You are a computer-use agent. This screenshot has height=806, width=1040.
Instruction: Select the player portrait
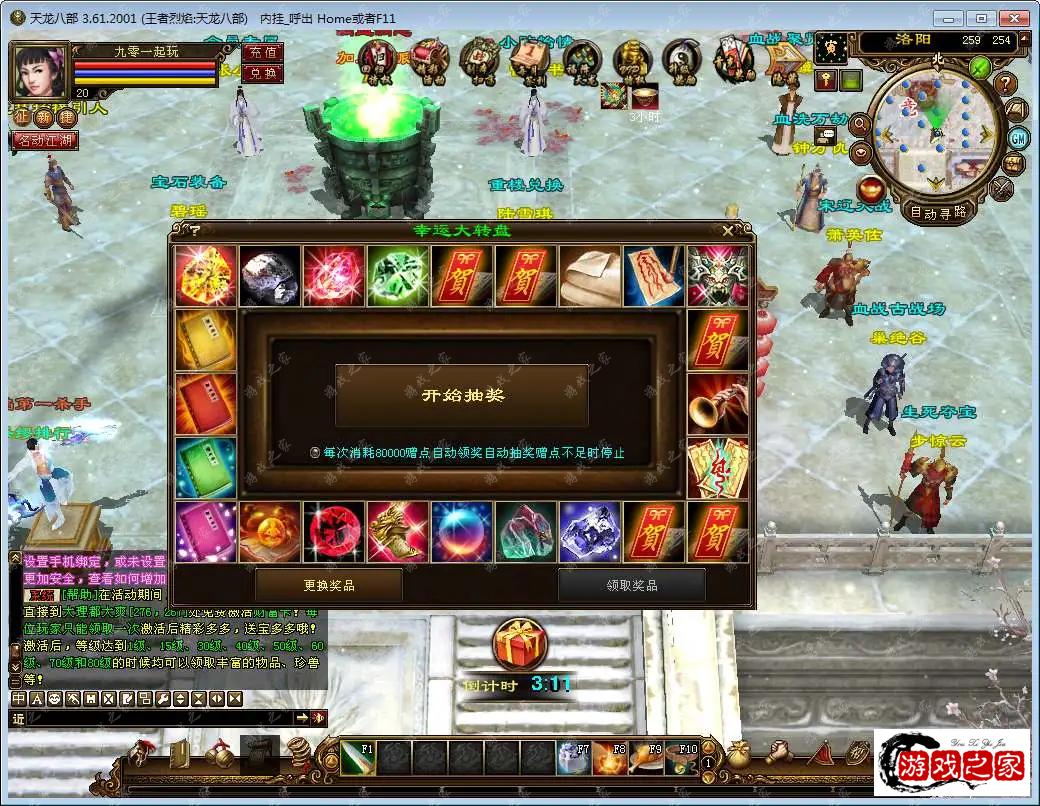tap(38, 70)
